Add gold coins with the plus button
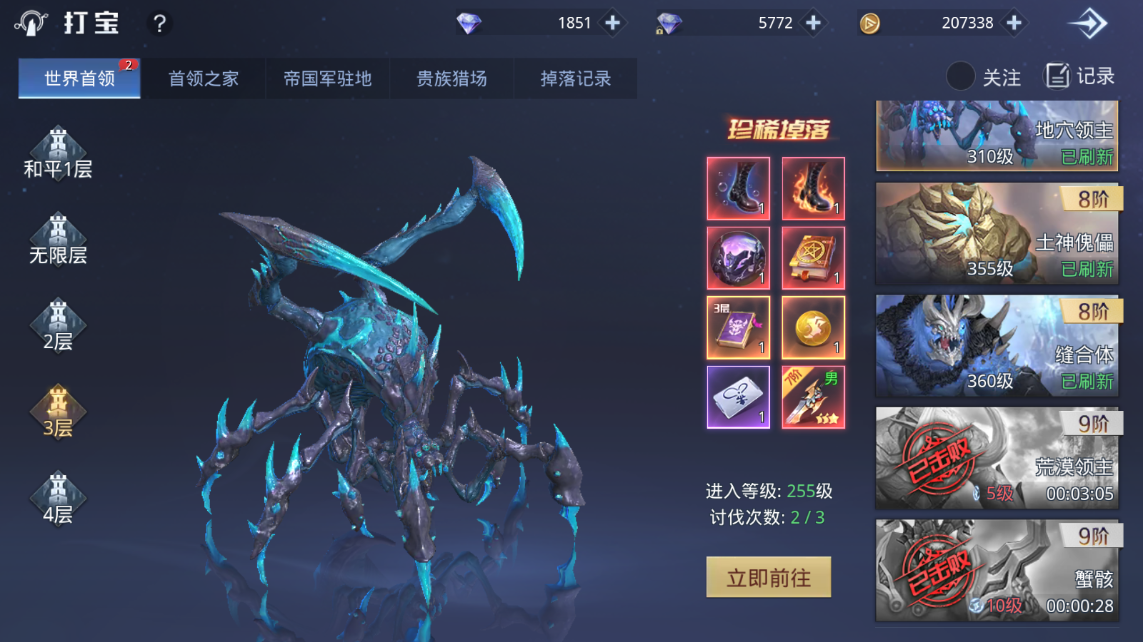Viewport: 1143px width, 642px height. pos(1014,23)
